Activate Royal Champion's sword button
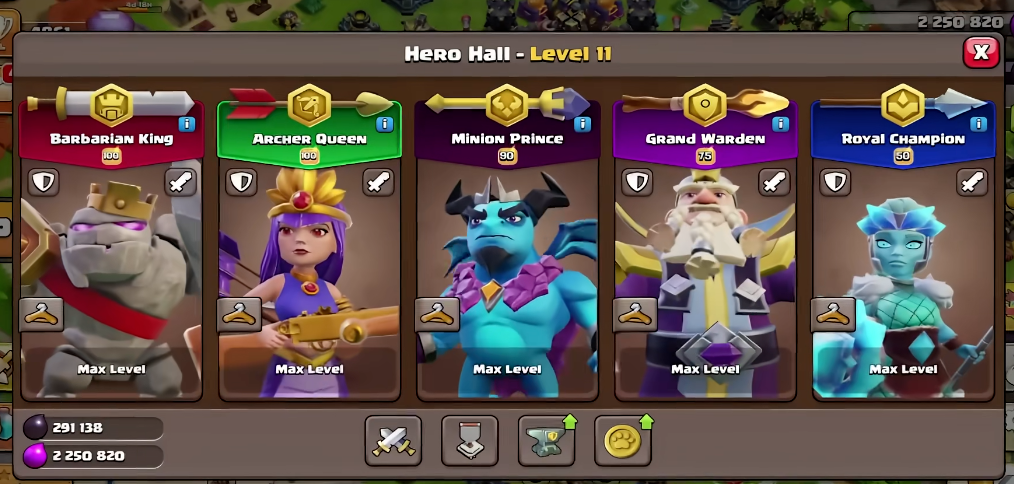This screenshot has height=484, width=1014. (x=972, y=182)
